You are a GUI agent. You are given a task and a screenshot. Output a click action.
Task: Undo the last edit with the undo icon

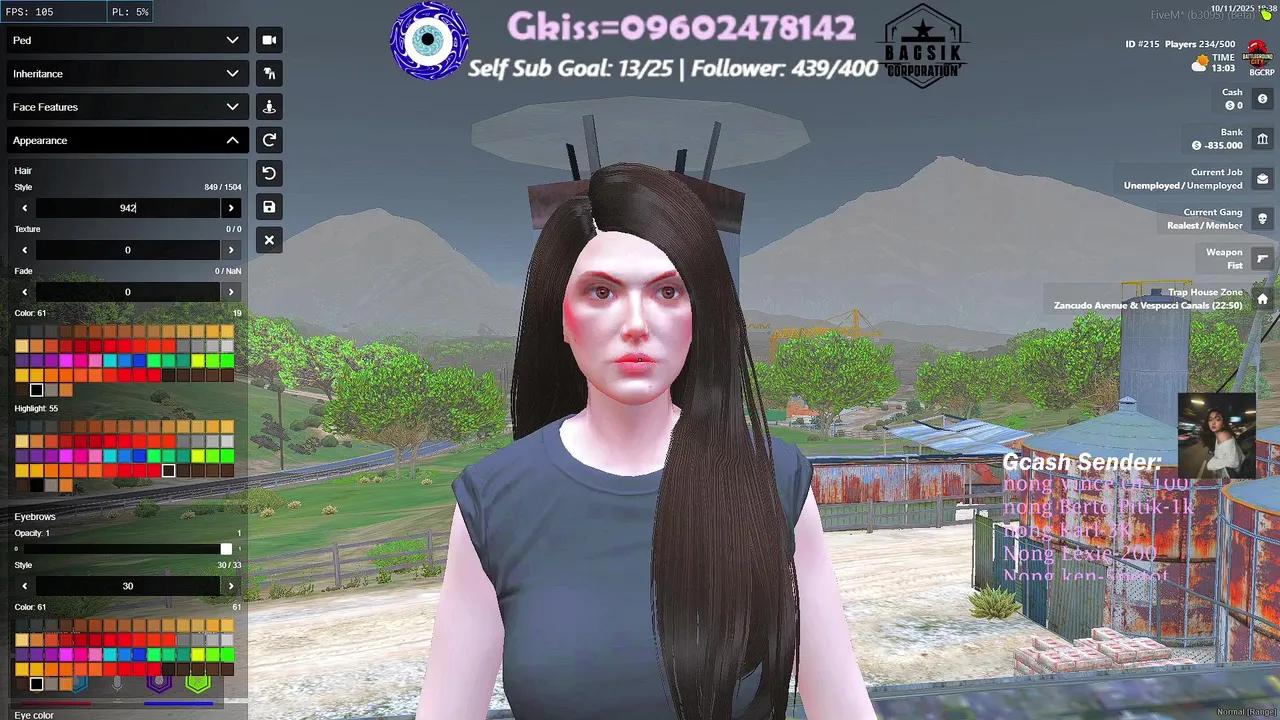pos(269,173)
